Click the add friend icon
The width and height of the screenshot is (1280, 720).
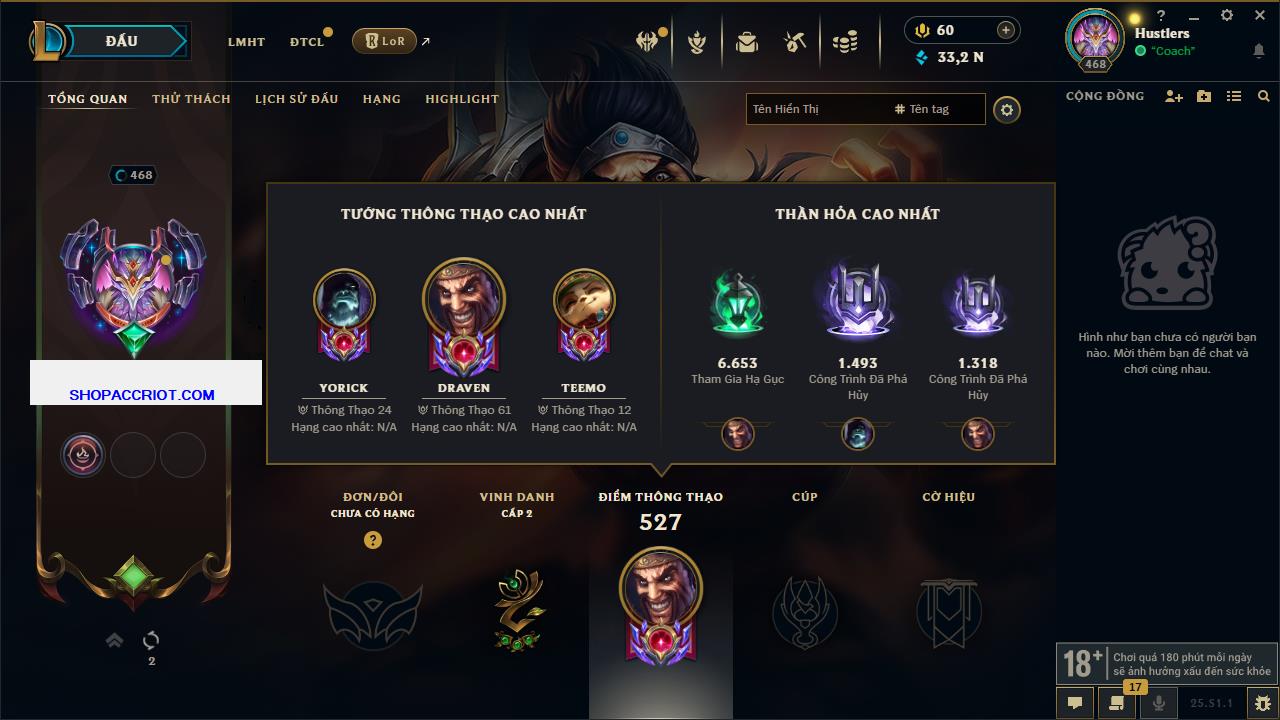(x=1174, y=96)
